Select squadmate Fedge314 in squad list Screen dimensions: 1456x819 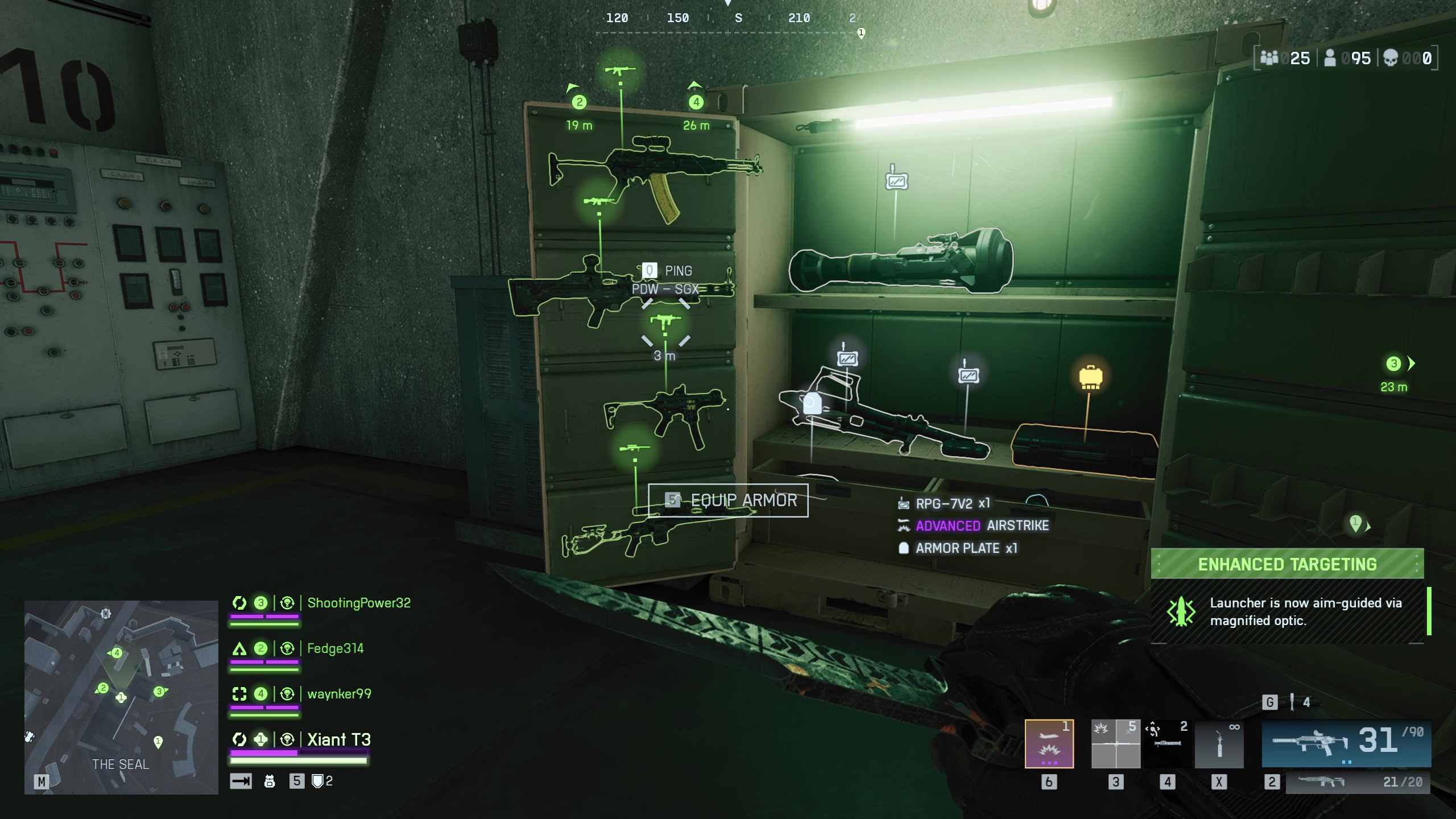pyautogui.click(x=335, y=648)
